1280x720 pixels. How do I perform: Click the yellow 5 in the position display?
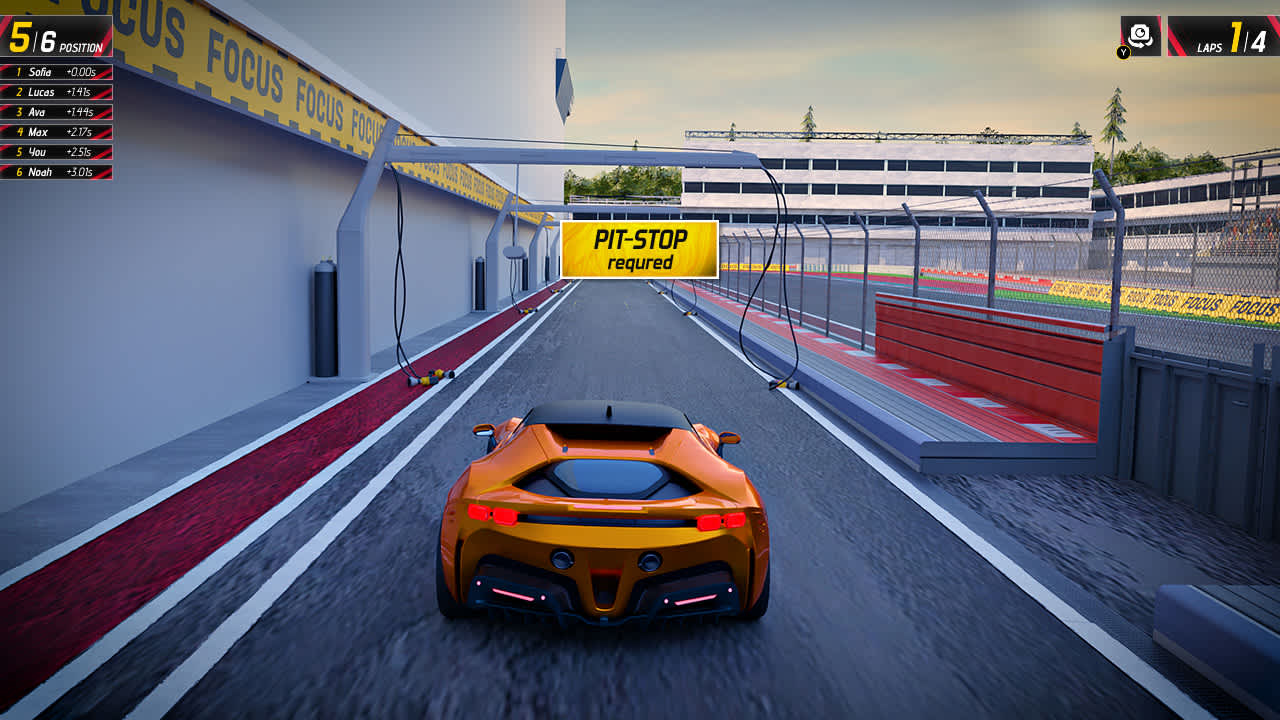pyautogui.click(x=20, y=38)
